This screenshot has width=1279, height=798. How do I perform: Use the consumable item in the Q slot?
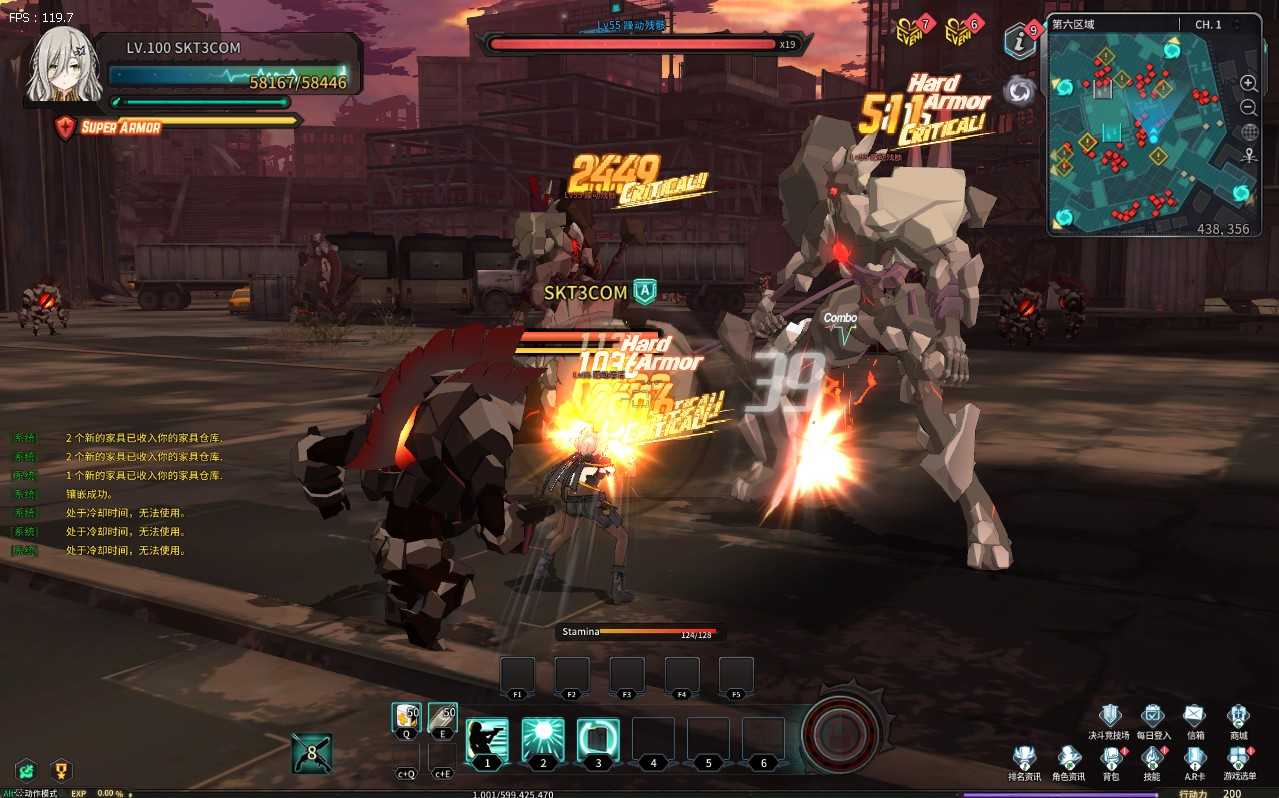[406, 718]
